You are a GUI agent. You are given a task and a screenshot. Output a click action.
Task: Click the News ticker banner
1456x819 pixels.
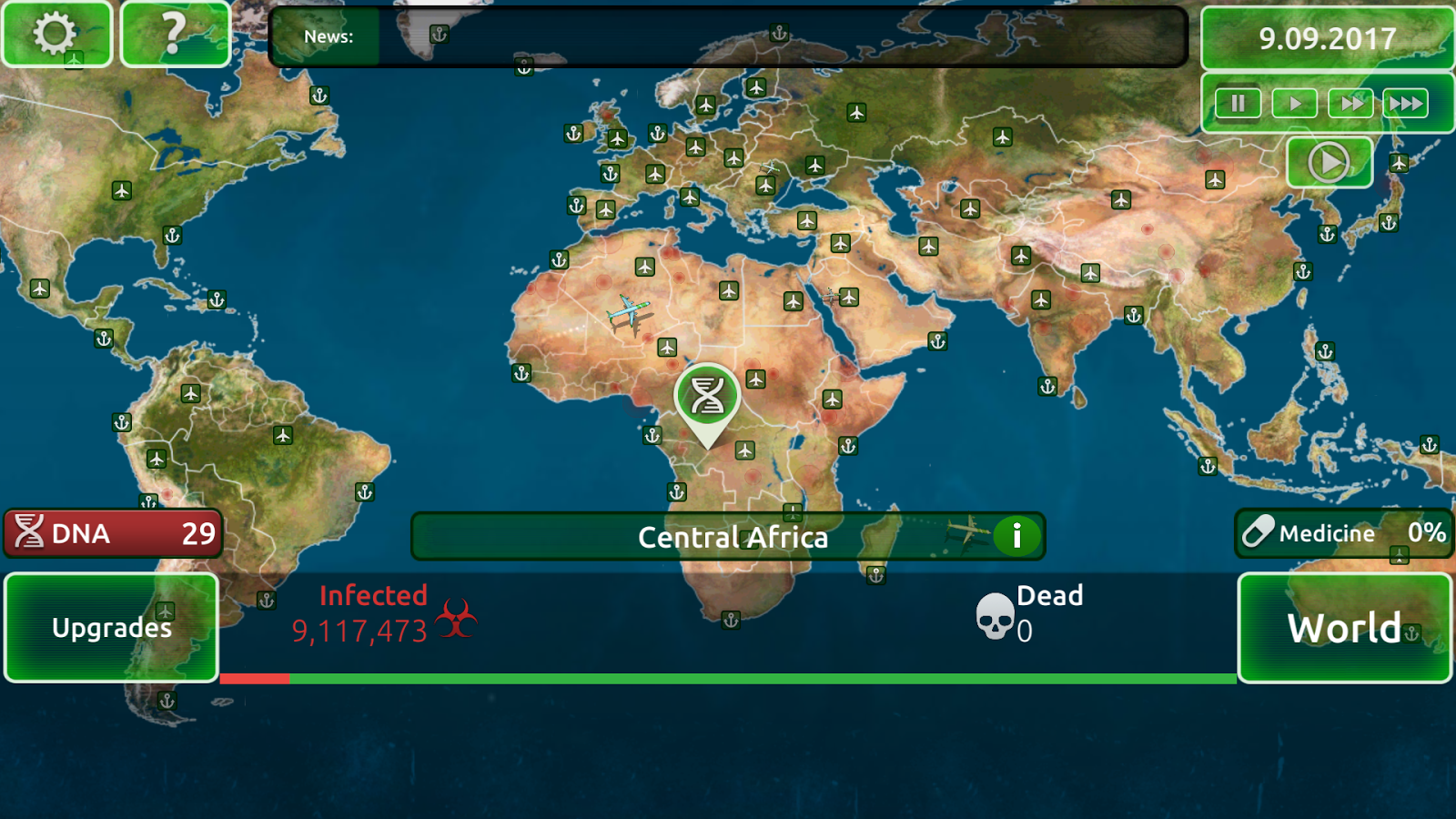click(x=728, y=37)
